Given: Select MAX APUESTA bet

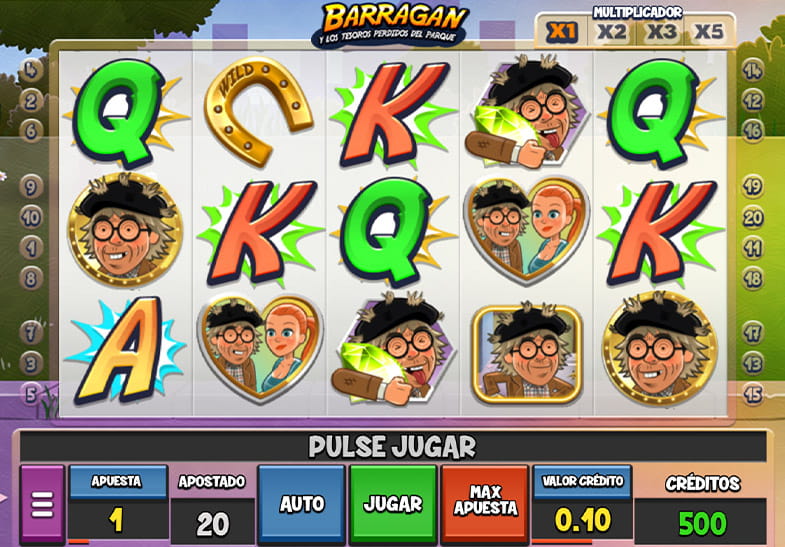Looking at the screenshot, I should tap(485, 504).
